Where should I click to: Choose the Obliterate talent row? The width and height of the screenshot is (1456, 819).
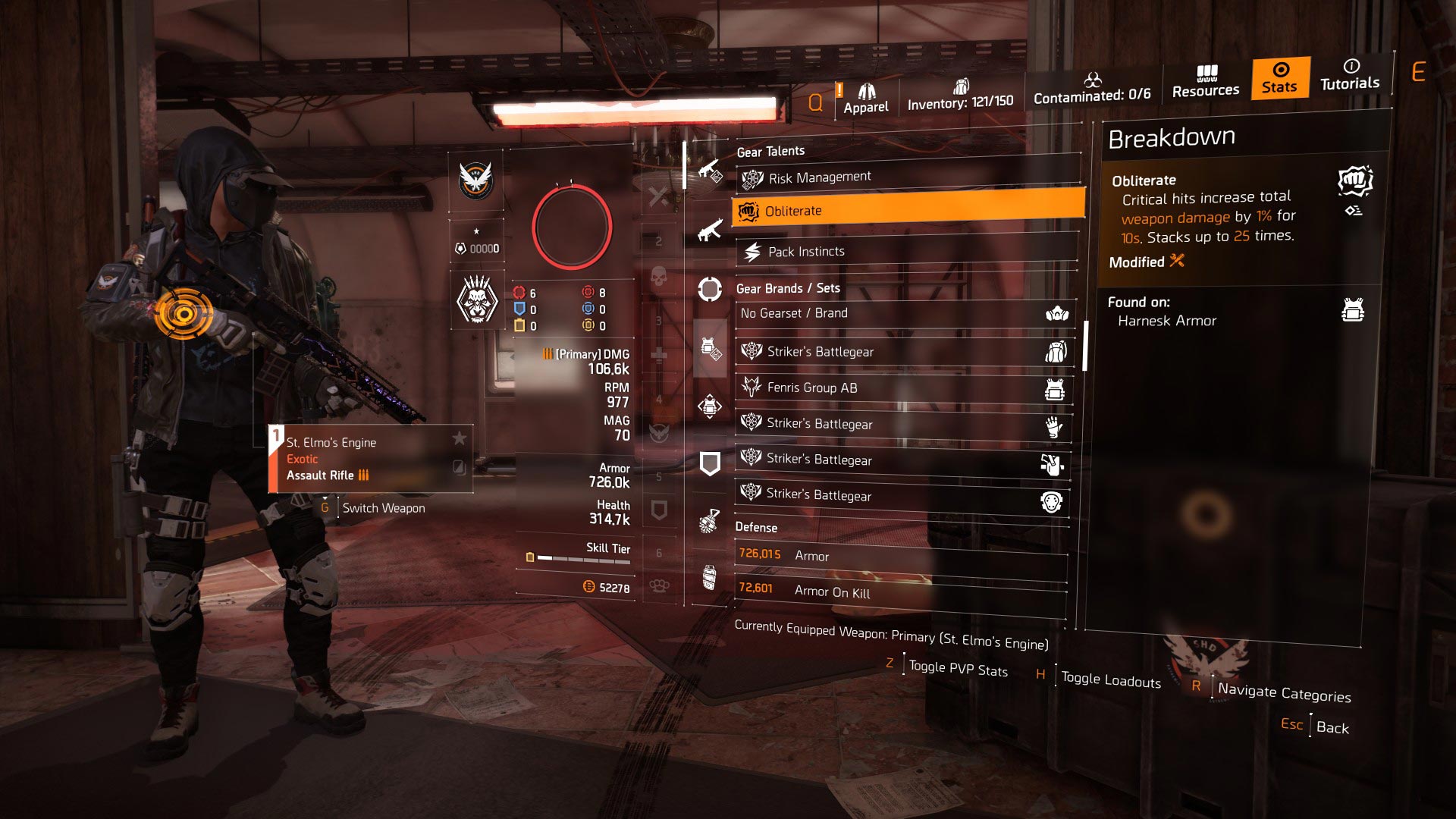(908, 211)
